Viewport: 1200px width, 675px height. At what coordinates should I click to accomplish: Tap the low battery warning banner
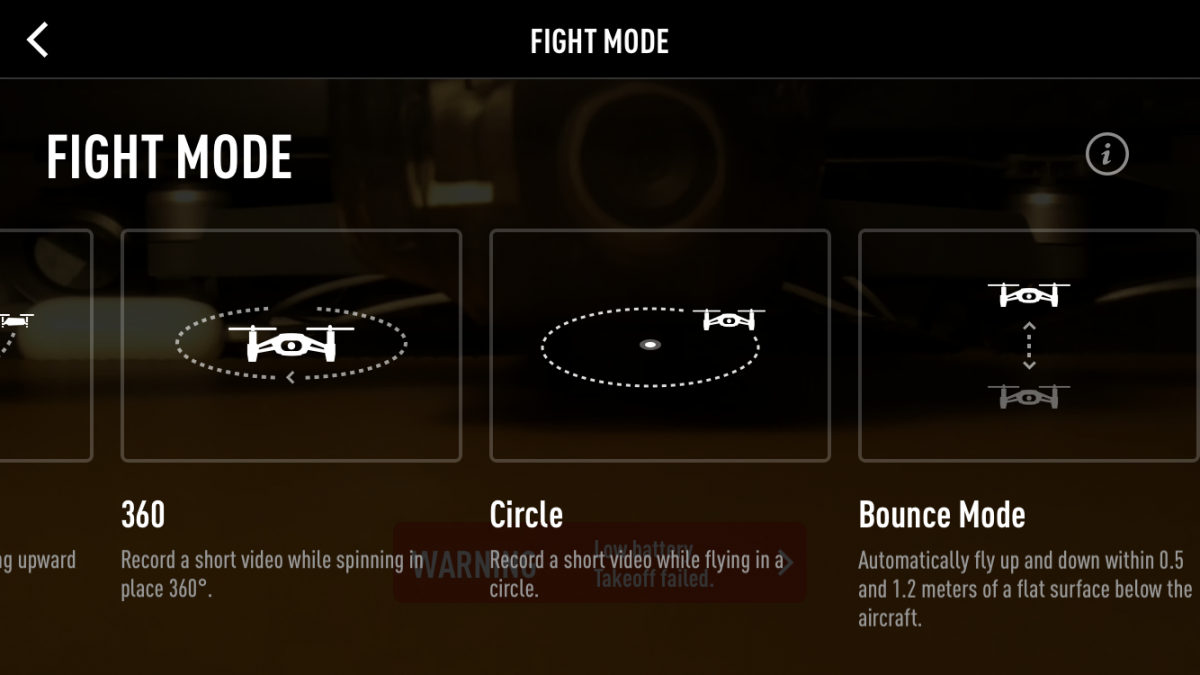tap(600, 563)
